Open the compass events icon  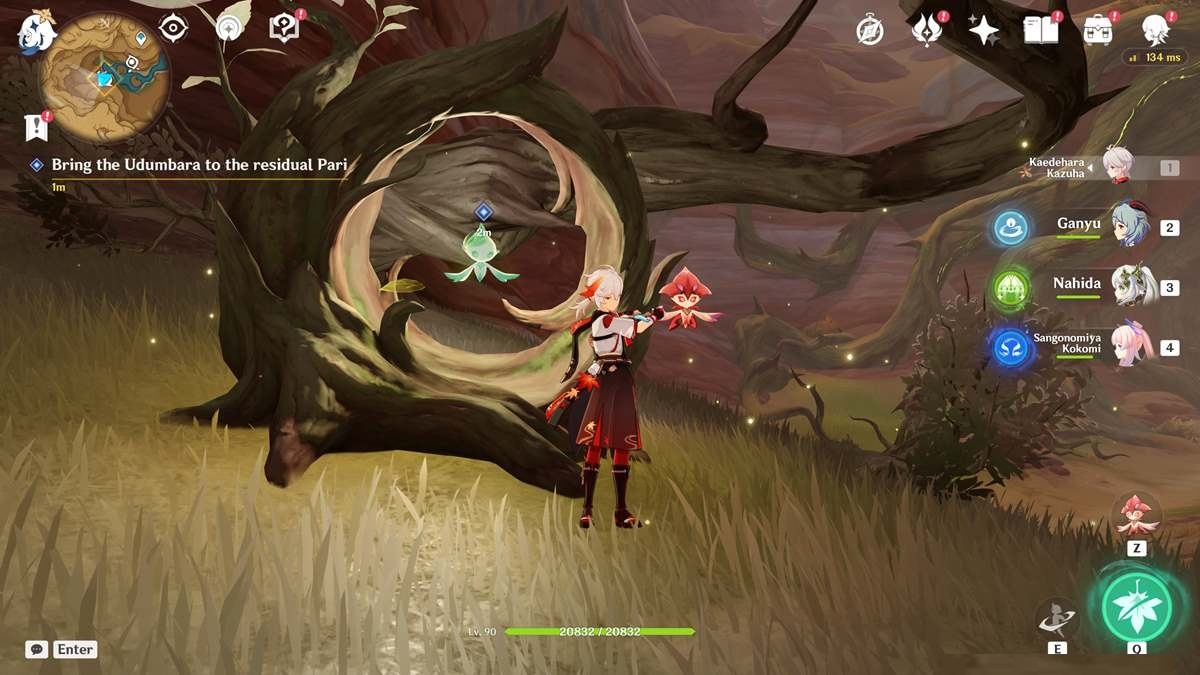coord(870,30)
